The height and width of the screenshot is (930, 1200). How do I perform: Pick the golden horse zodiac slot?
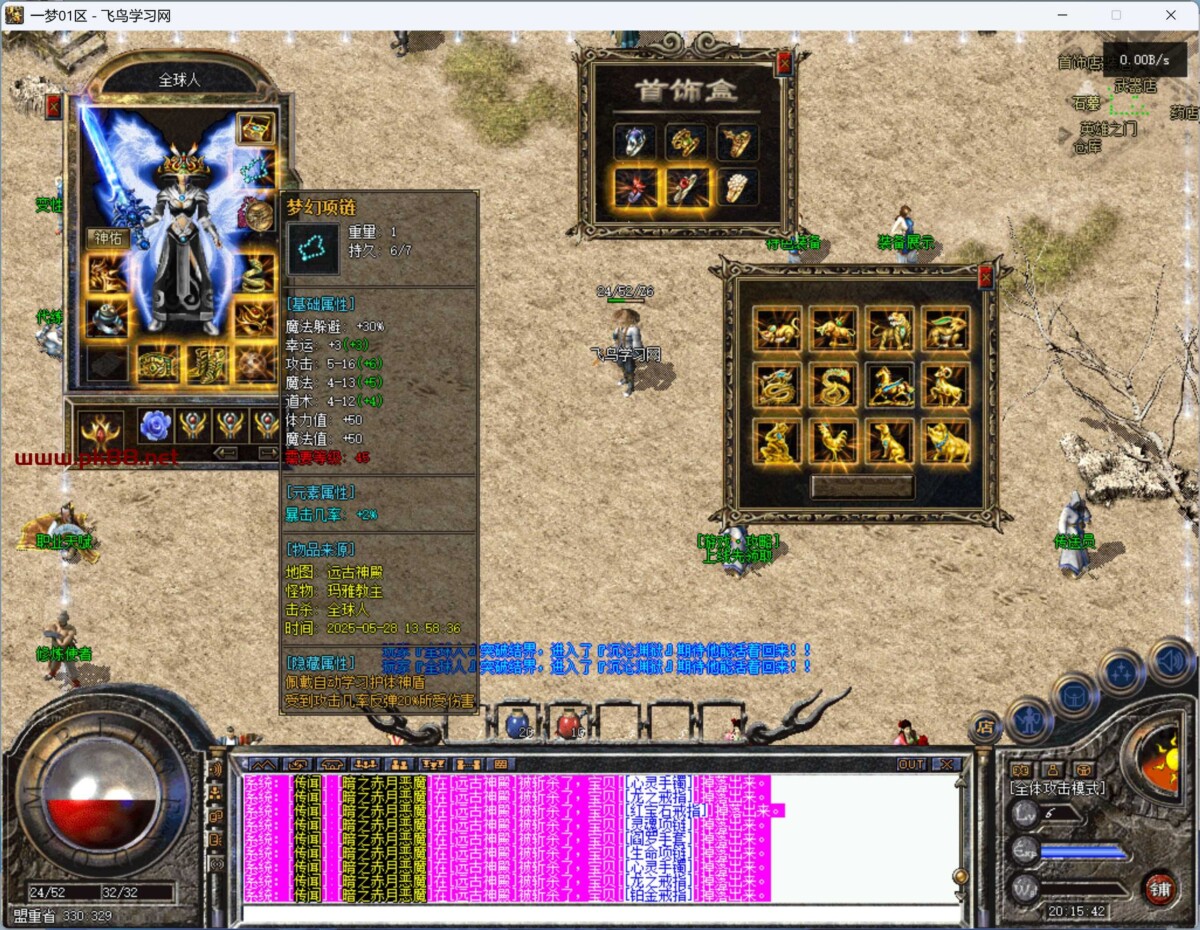click(x=889, y=385)
